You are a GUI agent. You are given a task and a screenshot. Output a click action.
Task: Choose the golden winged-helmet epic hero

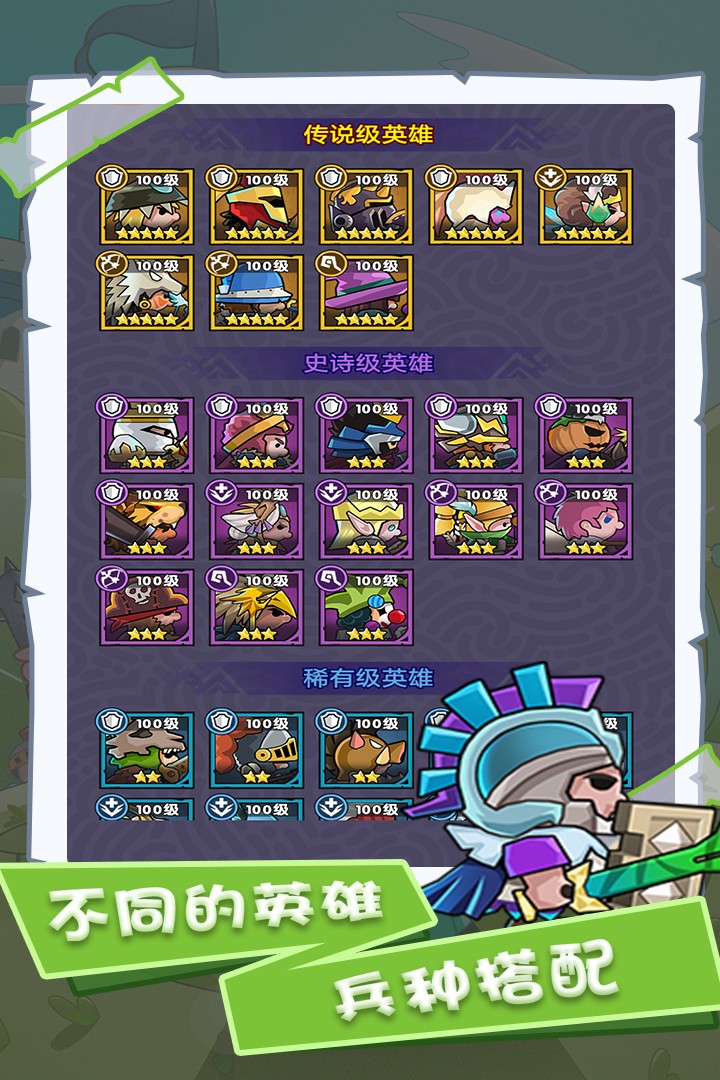(476, 435)
